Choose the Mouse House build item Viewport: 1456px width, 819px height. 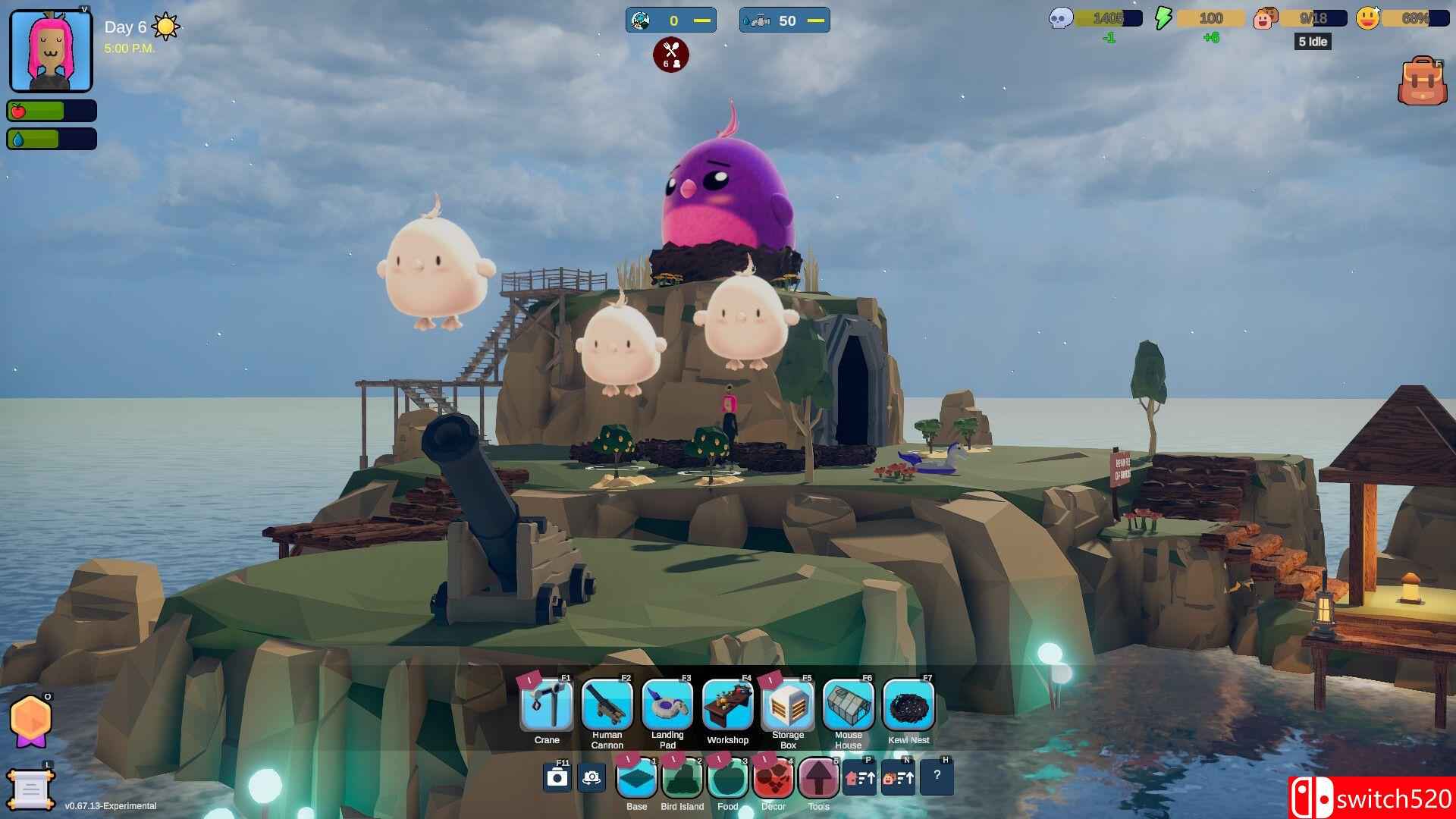coord(849,705)
